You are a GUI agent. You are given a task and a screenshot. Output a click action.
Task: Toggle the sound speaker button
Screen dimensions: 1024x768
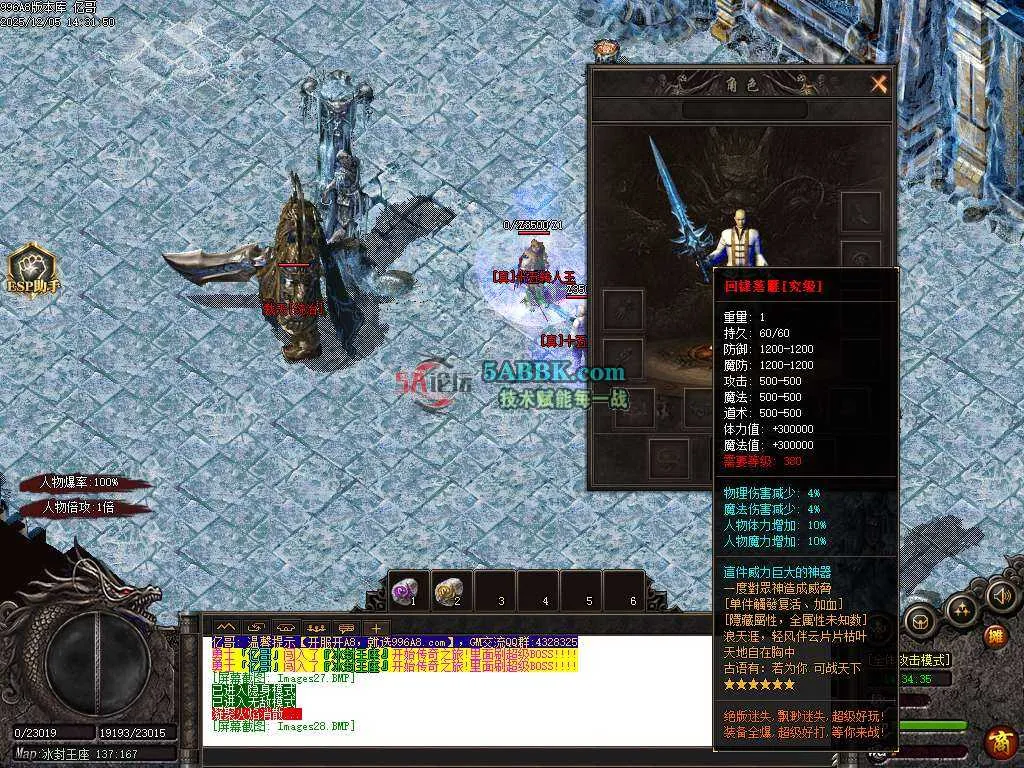tap(1000, 597)
